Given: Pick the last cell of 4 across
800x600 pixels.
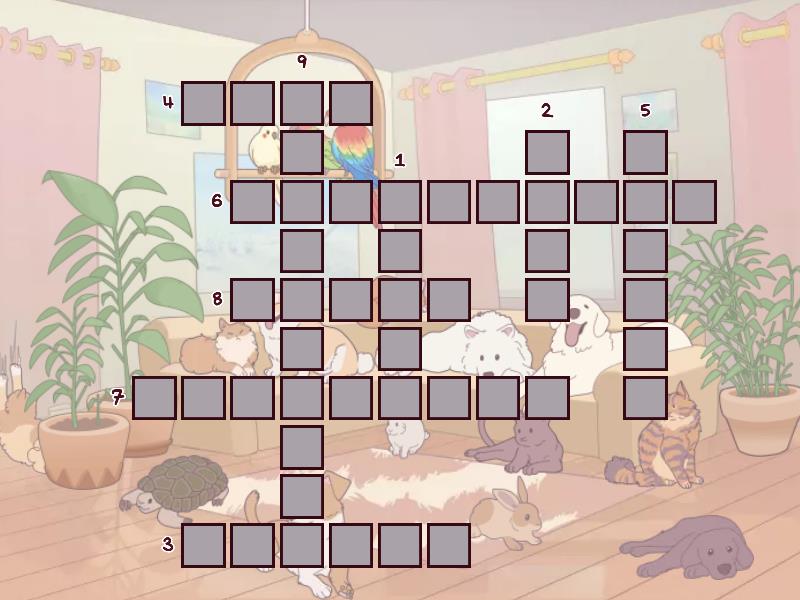Looking at the screenshot, I should coord(350,103).
